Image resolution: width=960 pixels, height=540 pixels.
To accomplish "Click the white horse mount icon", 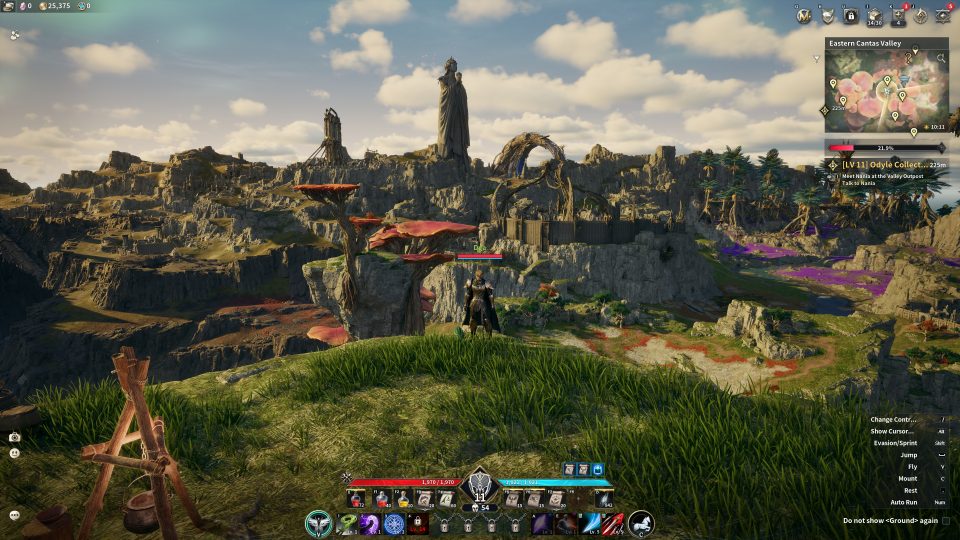I will pos(640,523).
